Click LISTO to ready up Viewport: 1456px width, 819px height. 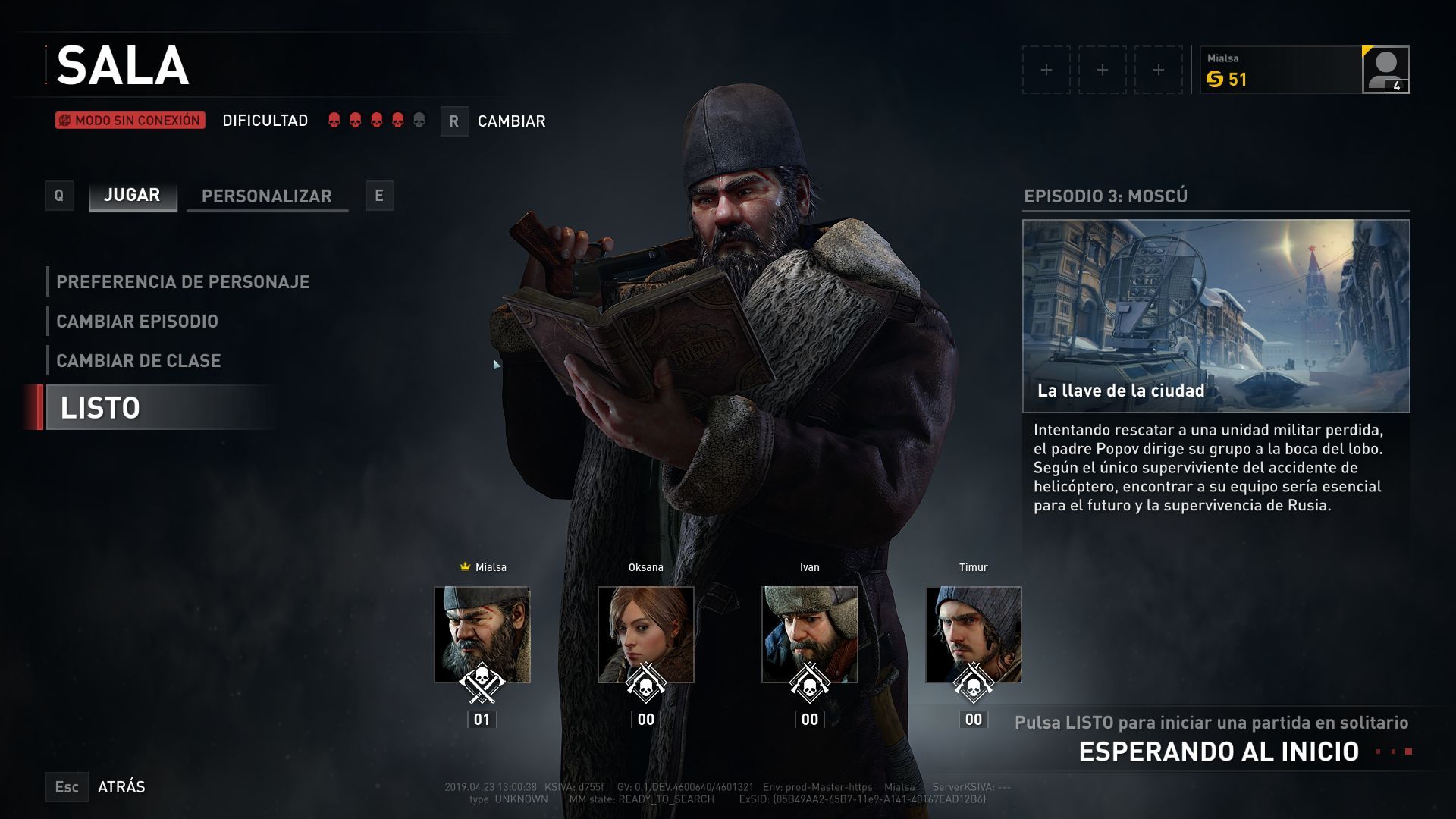(x=101, y=408)
